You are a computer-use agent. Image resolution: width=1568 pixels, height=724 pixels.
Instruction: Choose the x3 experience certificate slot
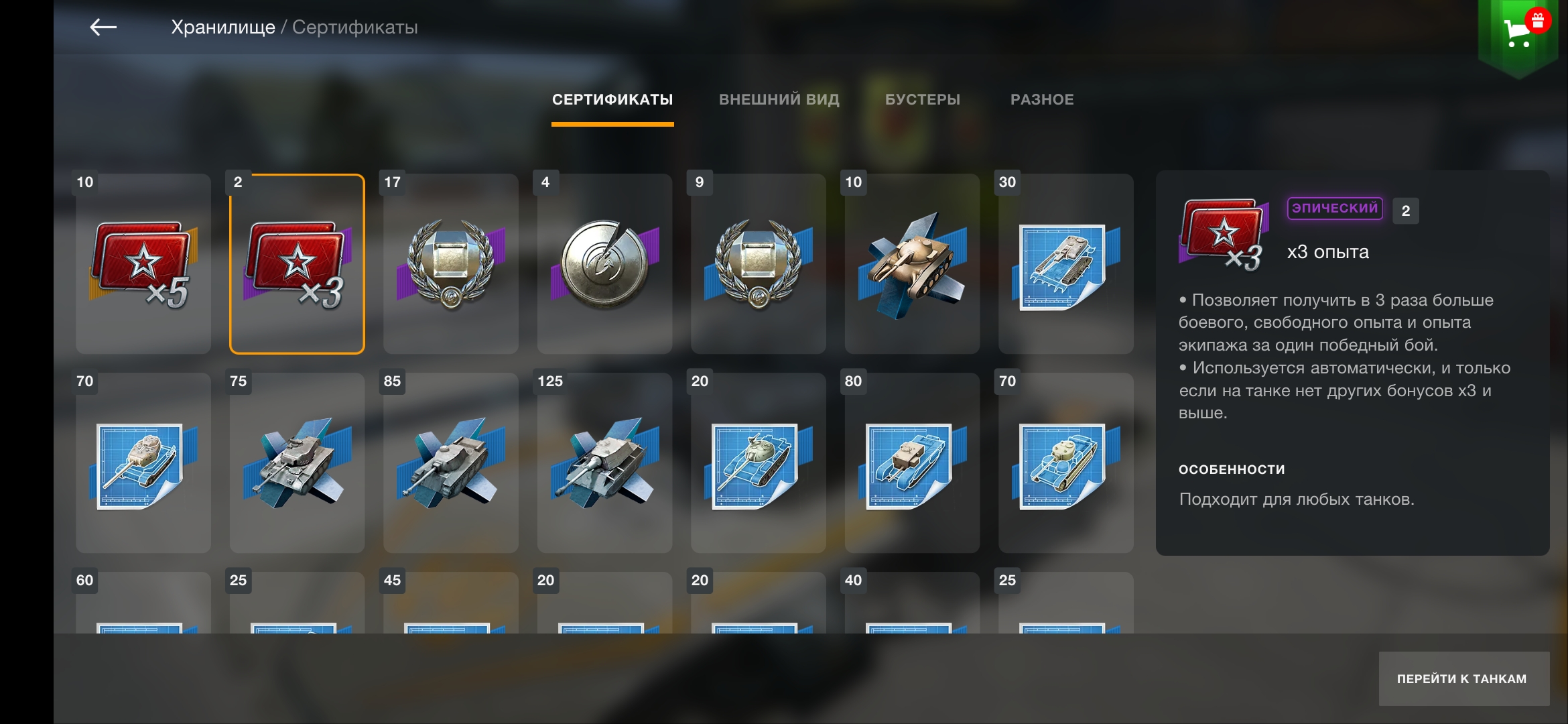click(x=297, y=264)
